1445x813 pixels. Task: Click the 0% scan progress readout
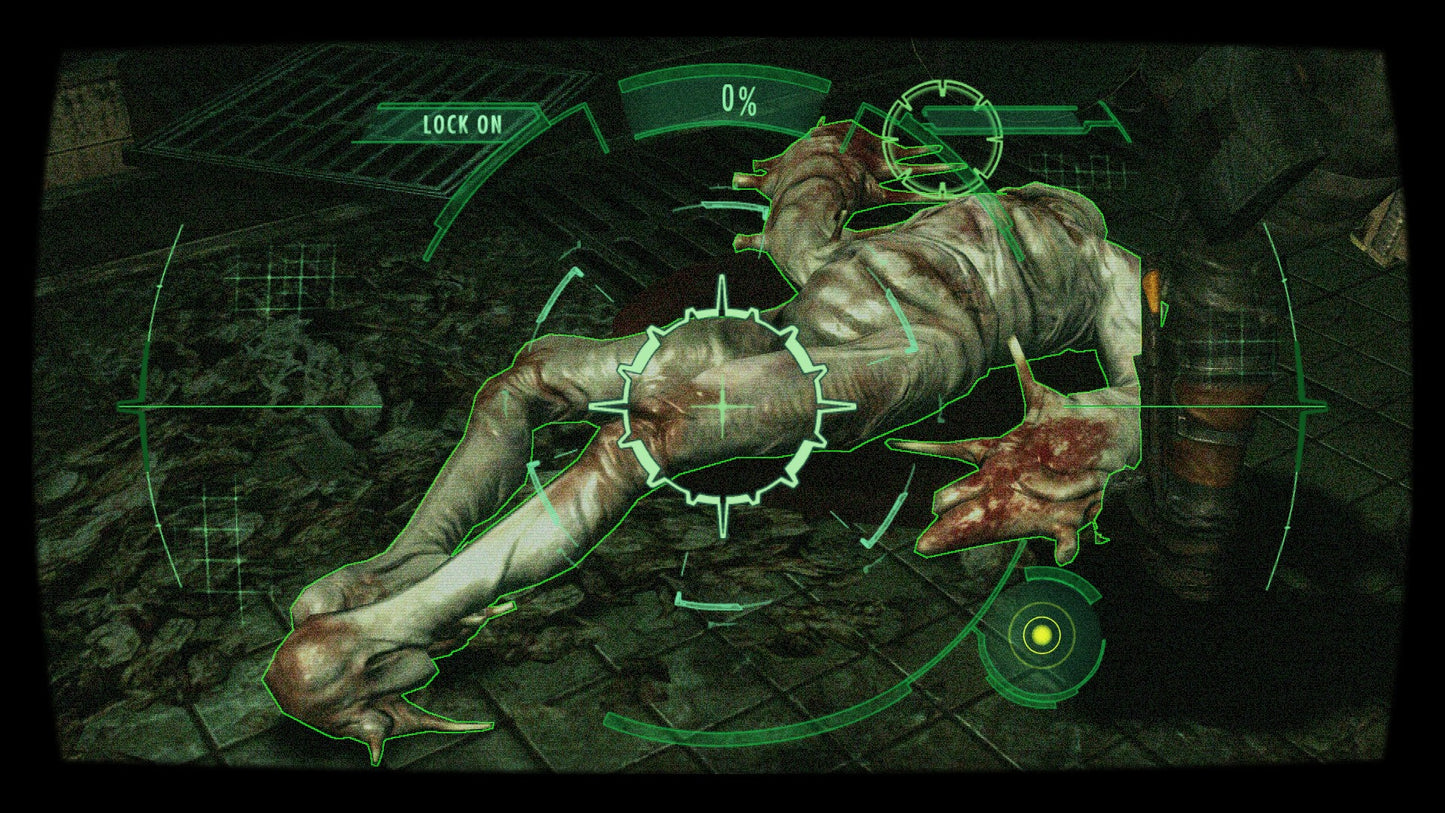click(x=737, y=99)
